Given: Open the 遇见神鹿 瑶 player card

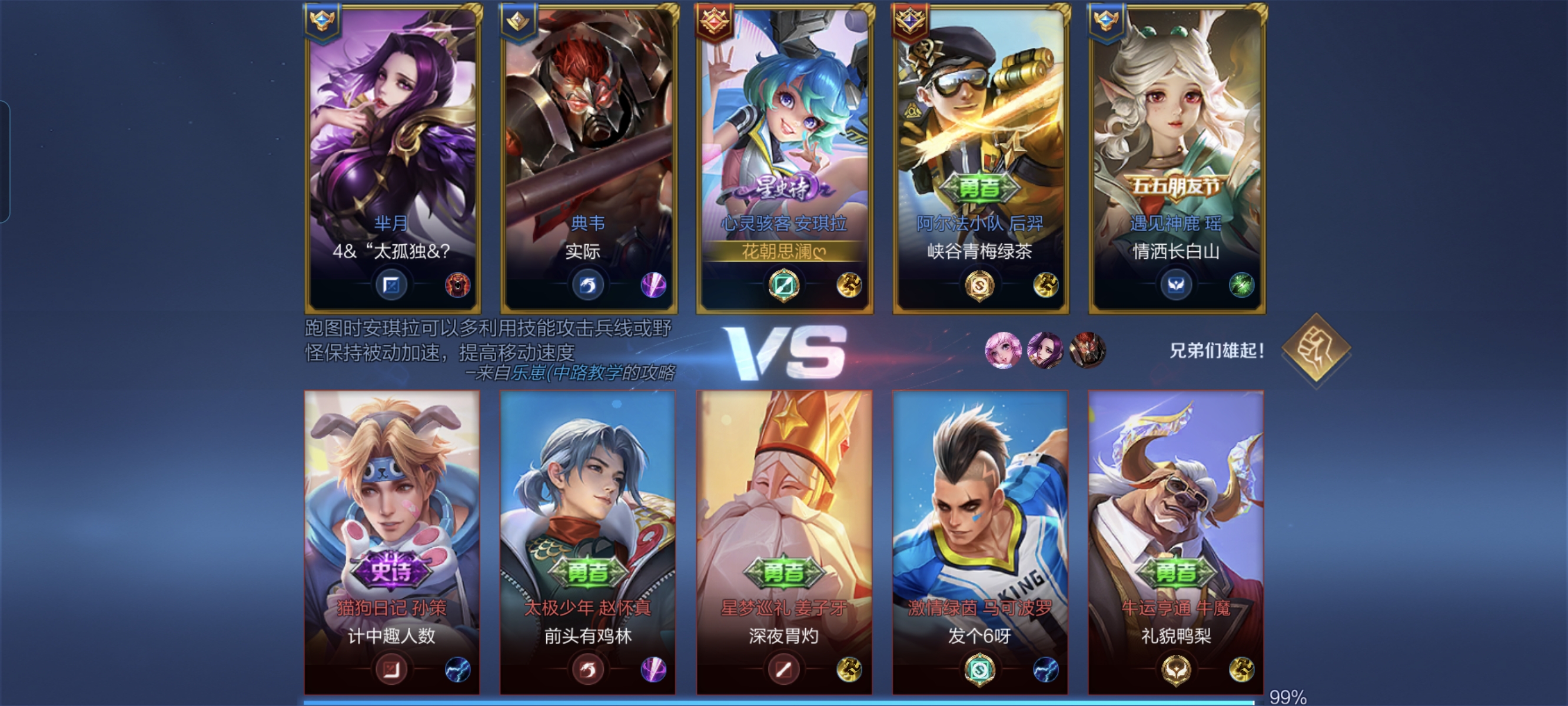Looking at the screenshot, I should tap(1177, 158).
